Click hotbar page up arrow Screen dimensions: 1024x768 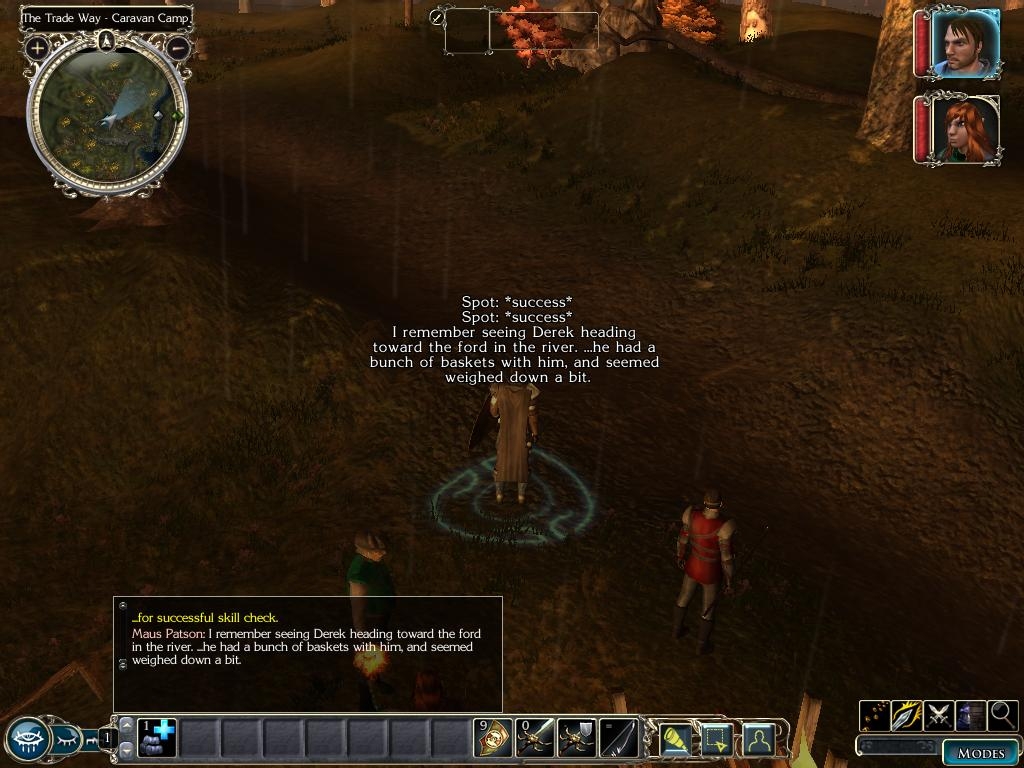(126, 724)
